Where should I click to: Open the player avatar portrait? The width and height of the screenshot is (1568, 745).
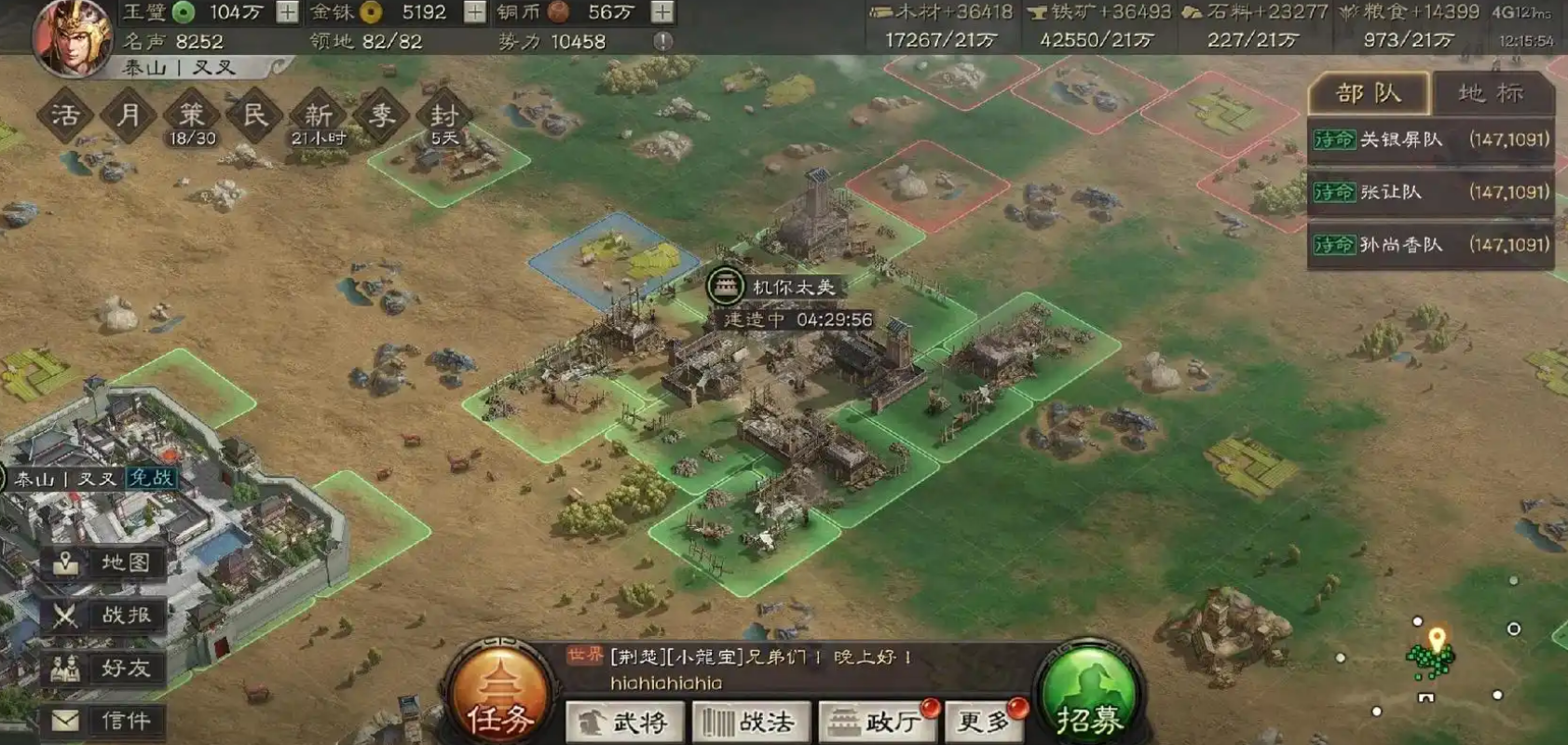pyautogui.click(x=72, y=35)
